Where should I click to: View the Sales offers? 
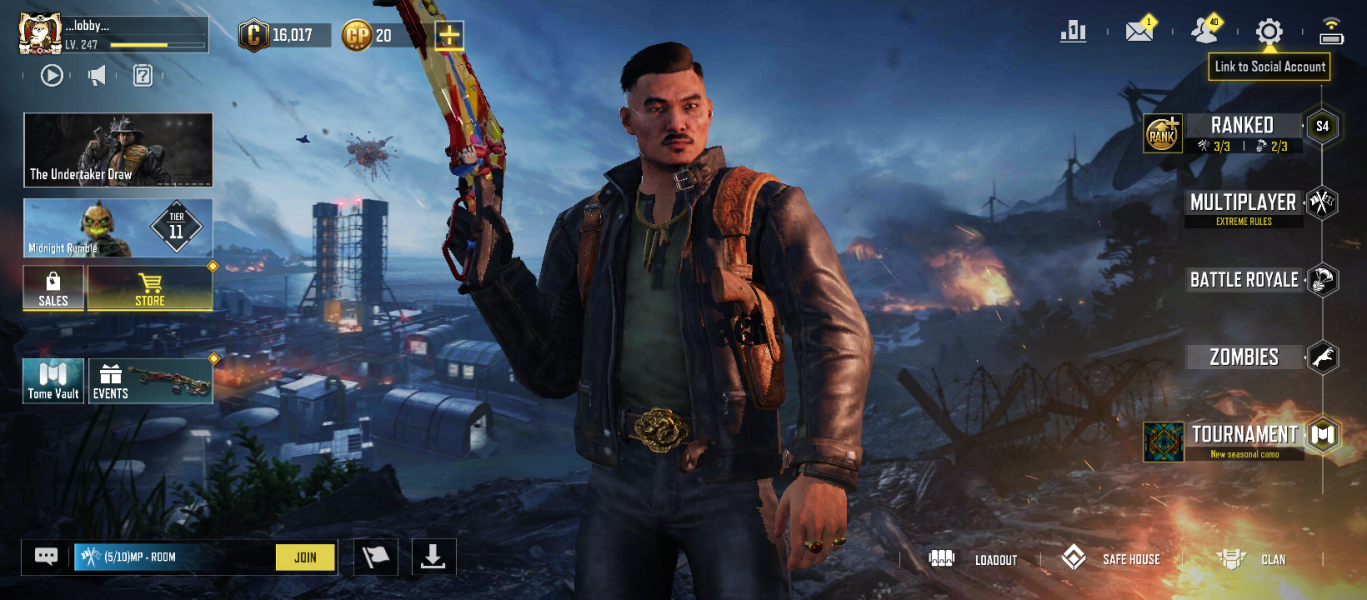click(53, 288)
